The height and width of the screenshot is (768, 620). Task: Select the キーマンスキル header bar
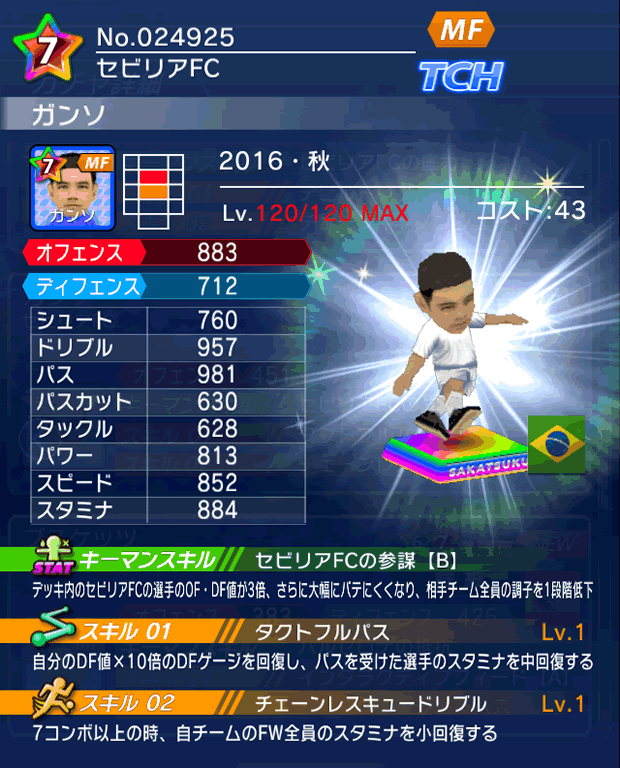[x=312, y=559]
